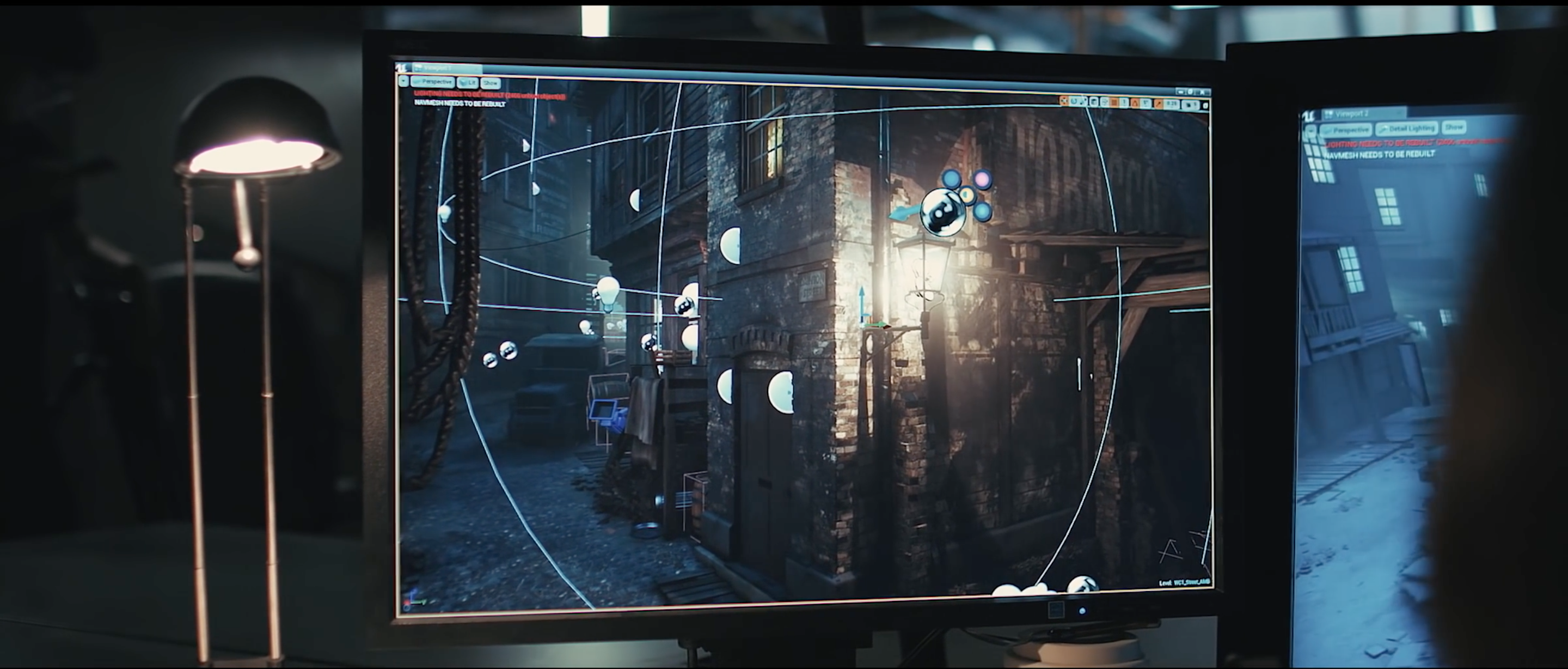Open the Show menu in Viewport 1
The width and height of the screenshot is (1568, 669).
click(490, 83)
